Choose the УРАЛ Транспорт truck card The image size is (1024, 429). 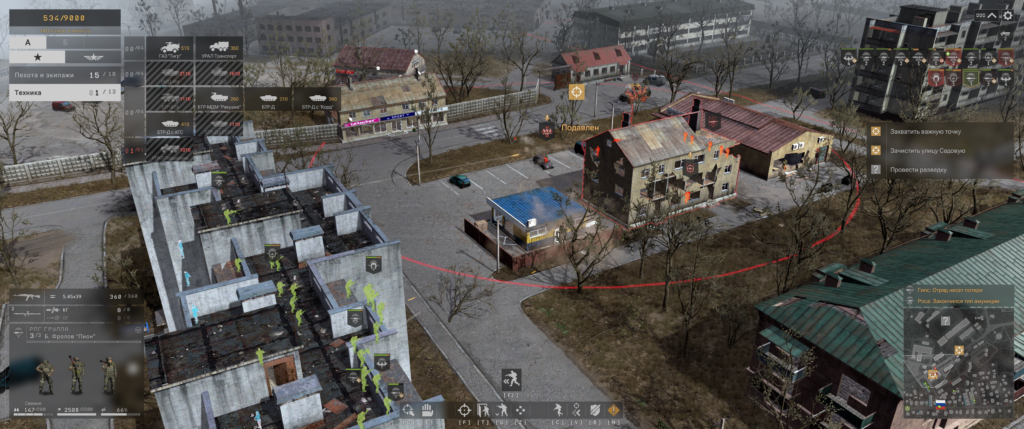point(218,51)
